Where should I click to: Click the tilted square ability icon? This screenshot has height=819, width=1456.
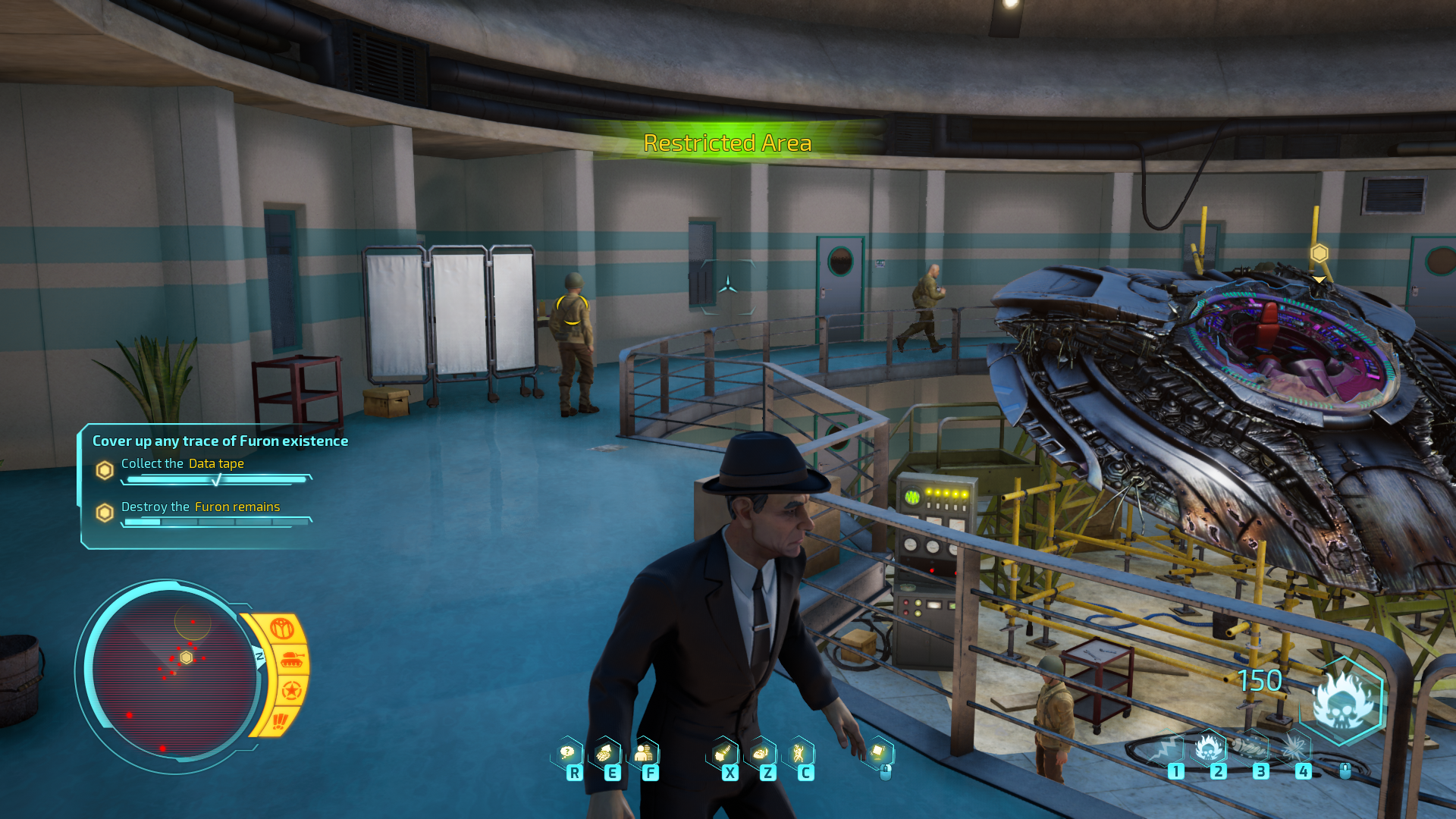pyautogui.click(x=878, y=752)
